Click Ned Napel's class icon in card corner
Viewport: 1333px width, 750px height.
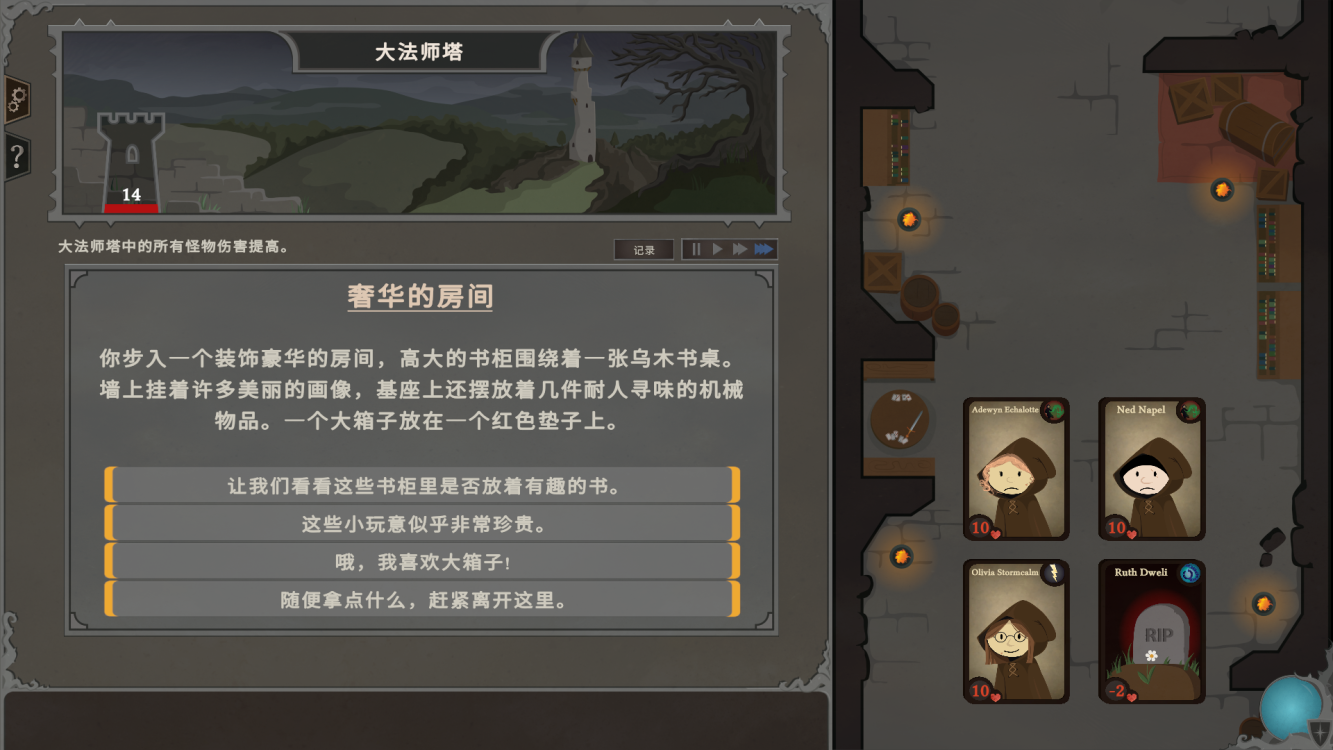point(1190,412)
